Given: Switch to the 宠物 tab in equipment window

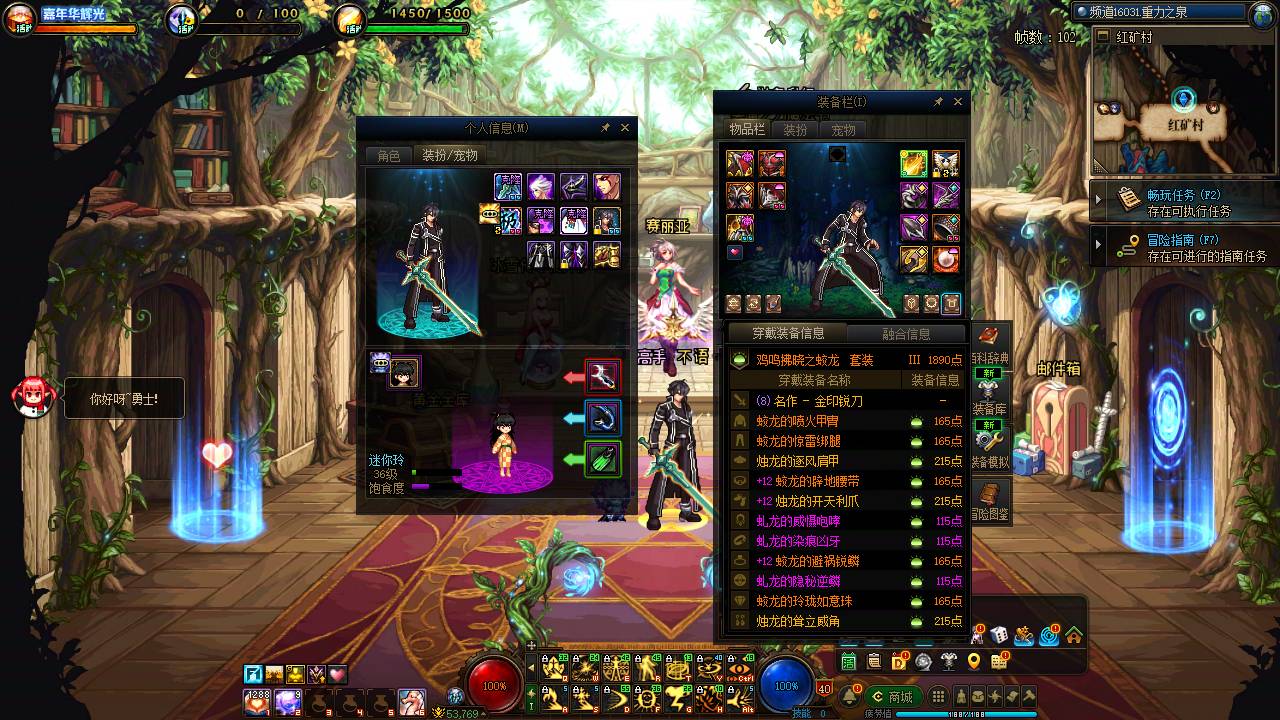Looking at the screenshot, I should tap(843, 130).
